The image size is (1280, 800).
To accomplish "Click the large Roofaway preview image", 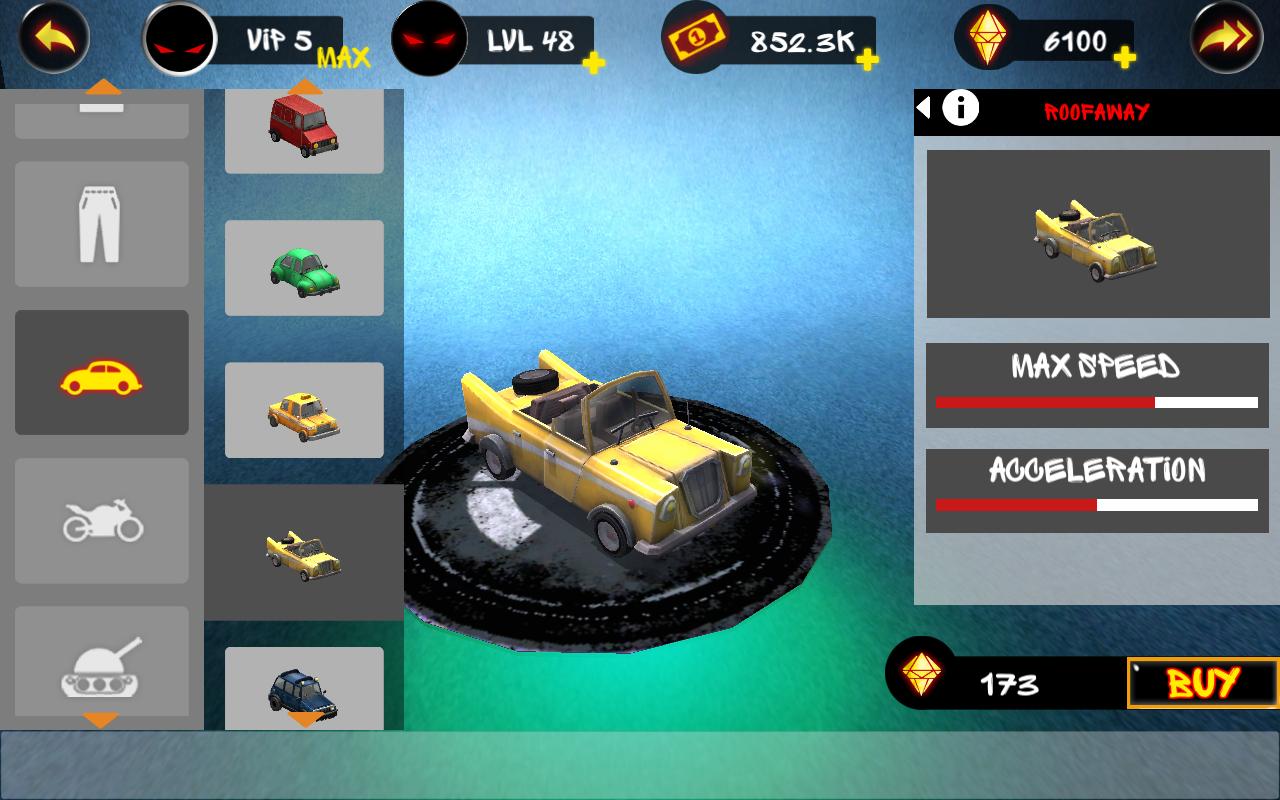I will click(1097, 234).
